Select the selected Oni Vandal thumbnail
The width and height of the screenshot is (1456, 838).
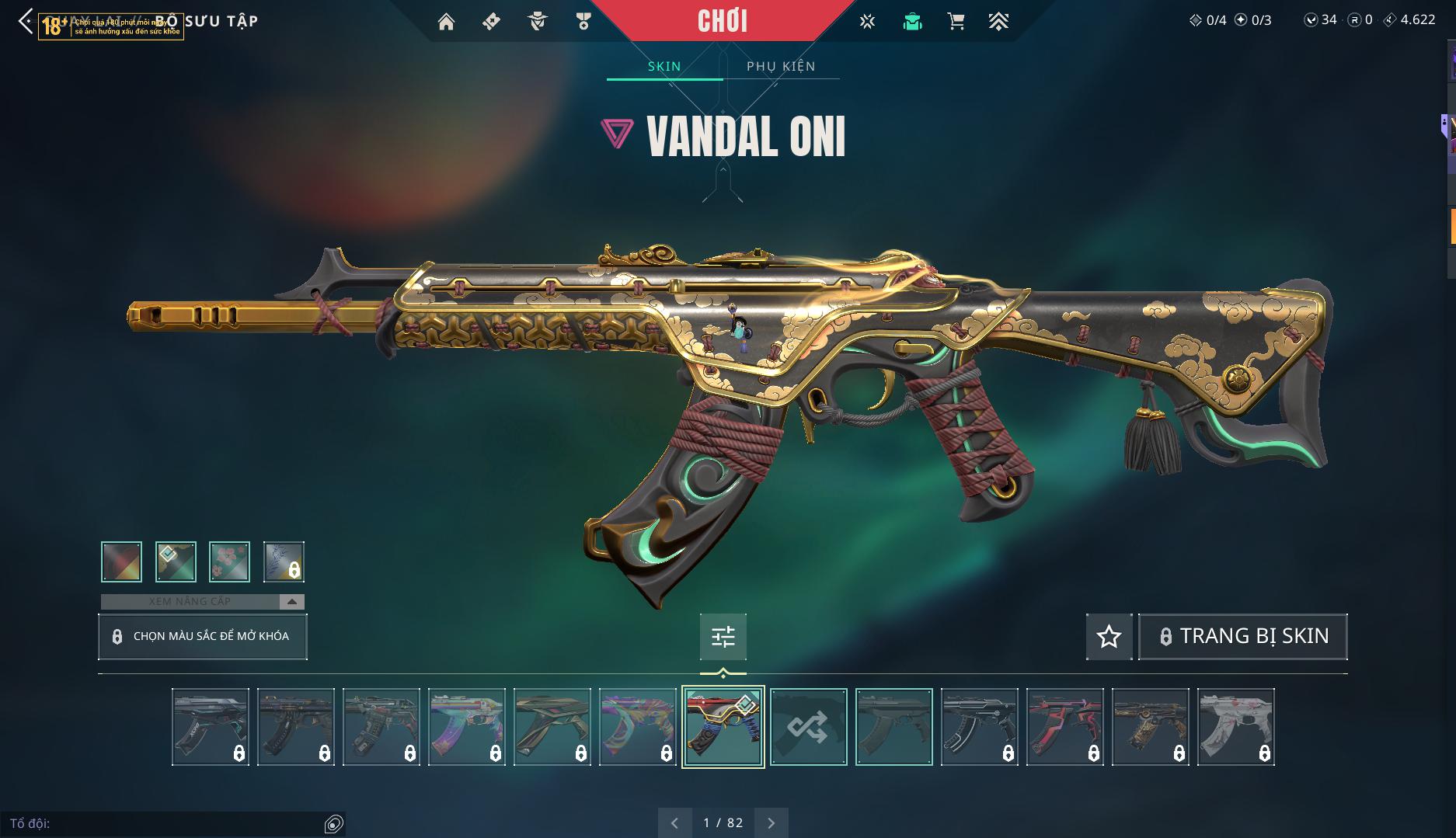723,727
